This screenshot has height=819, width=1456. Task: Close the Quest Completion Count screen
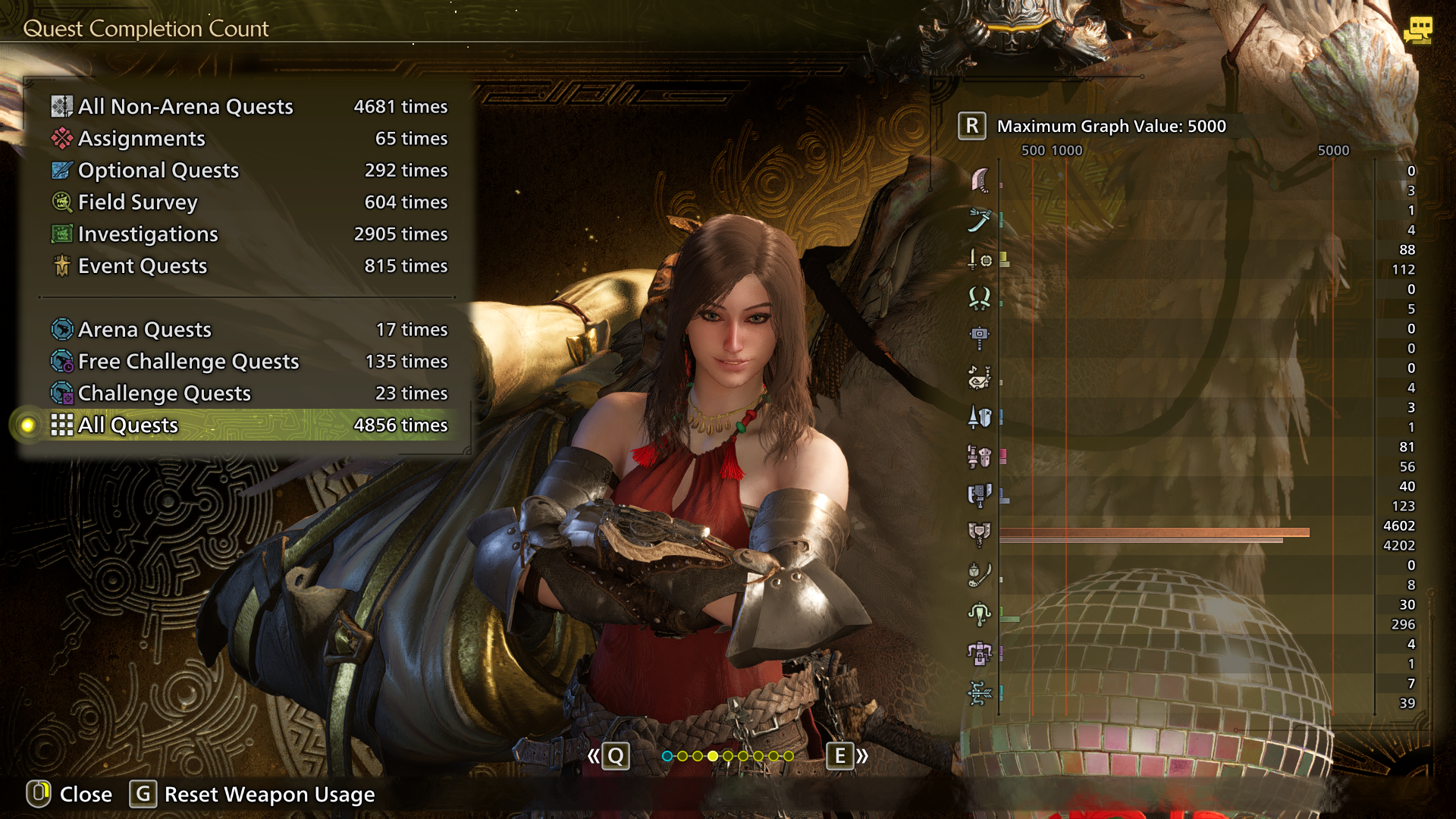[70, 794]
